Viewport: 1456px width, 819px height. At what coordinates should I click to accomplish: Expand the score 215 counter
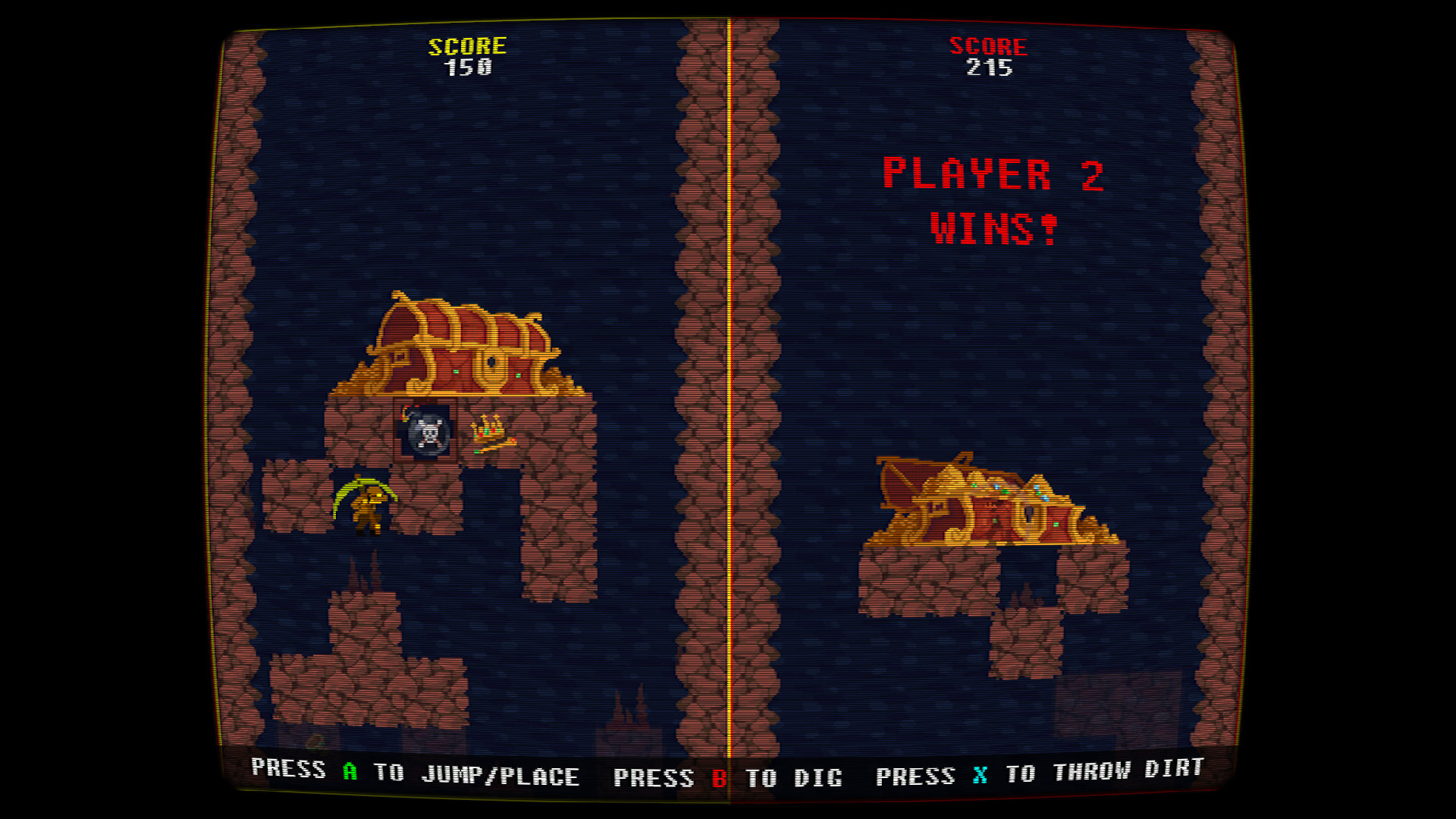990,70
